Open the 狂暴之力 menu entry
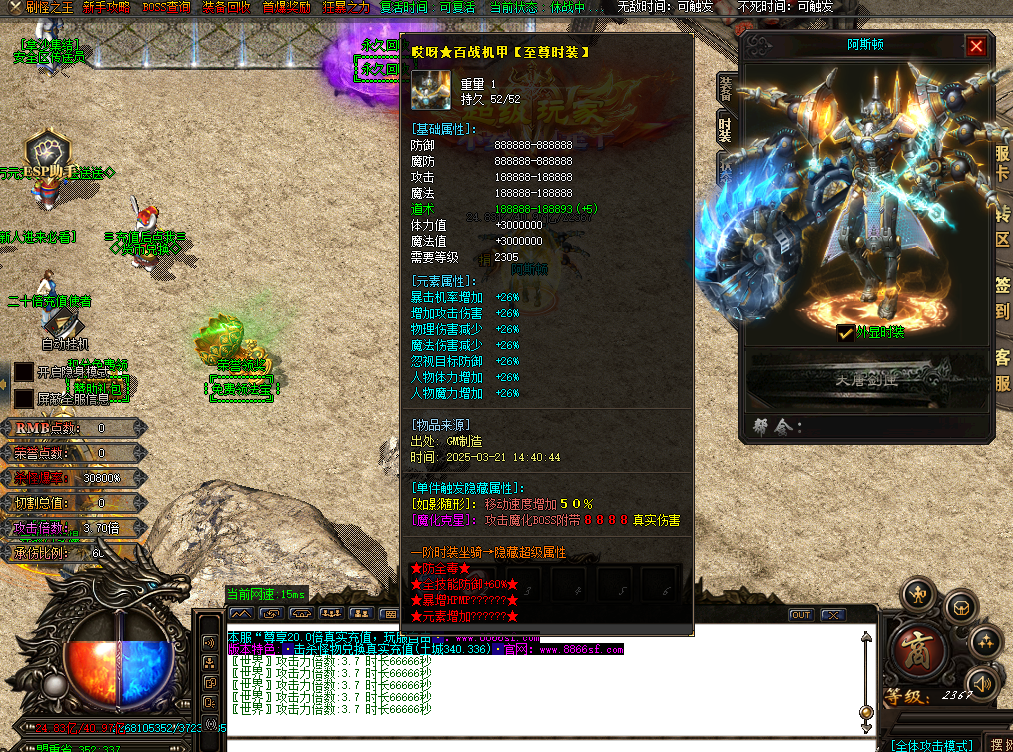The image size is (1013, 752). pos(346,7)
